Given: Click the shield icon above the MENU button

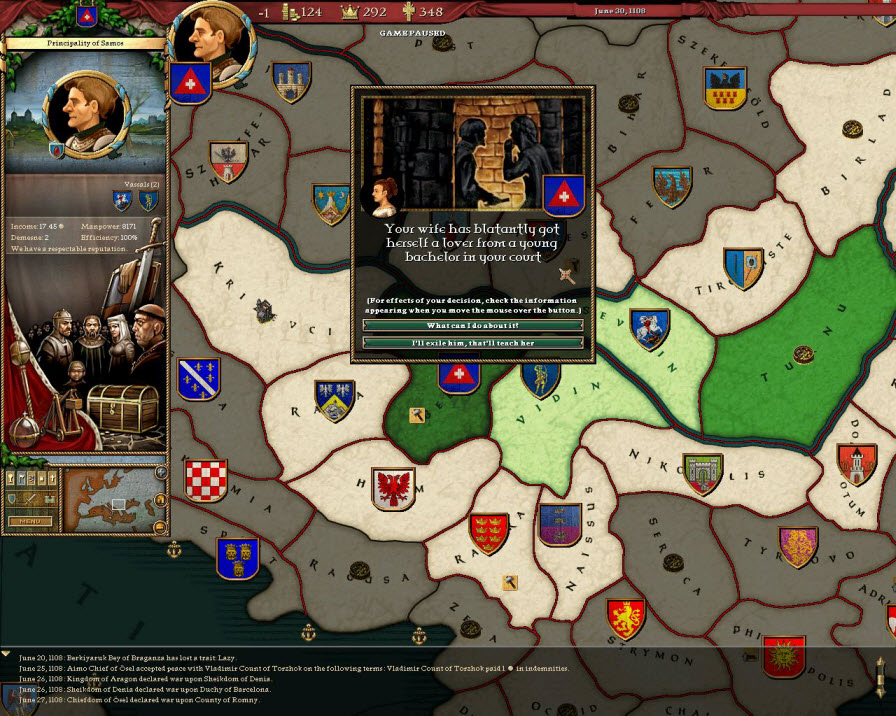Looking at the screenshot, I should [x=13, y=499].
